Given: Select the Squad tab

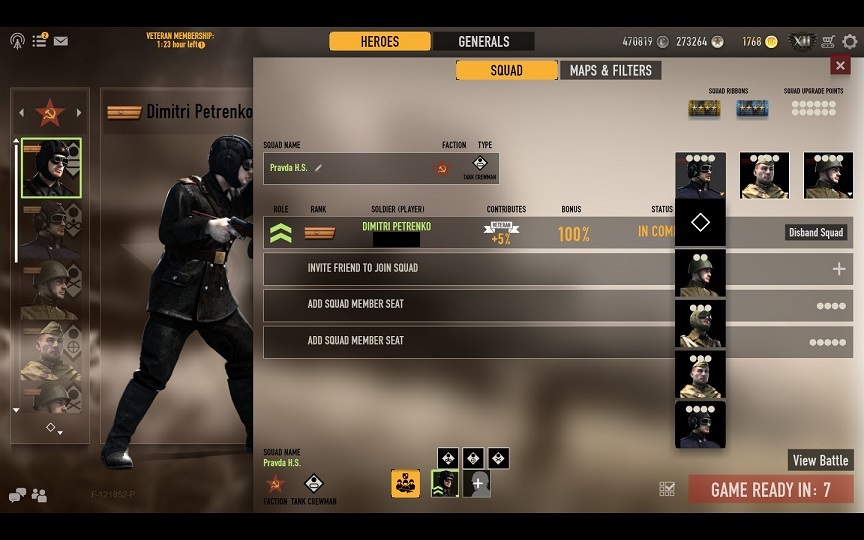Looking at the screenshot, I should click(x=507, y=70).
